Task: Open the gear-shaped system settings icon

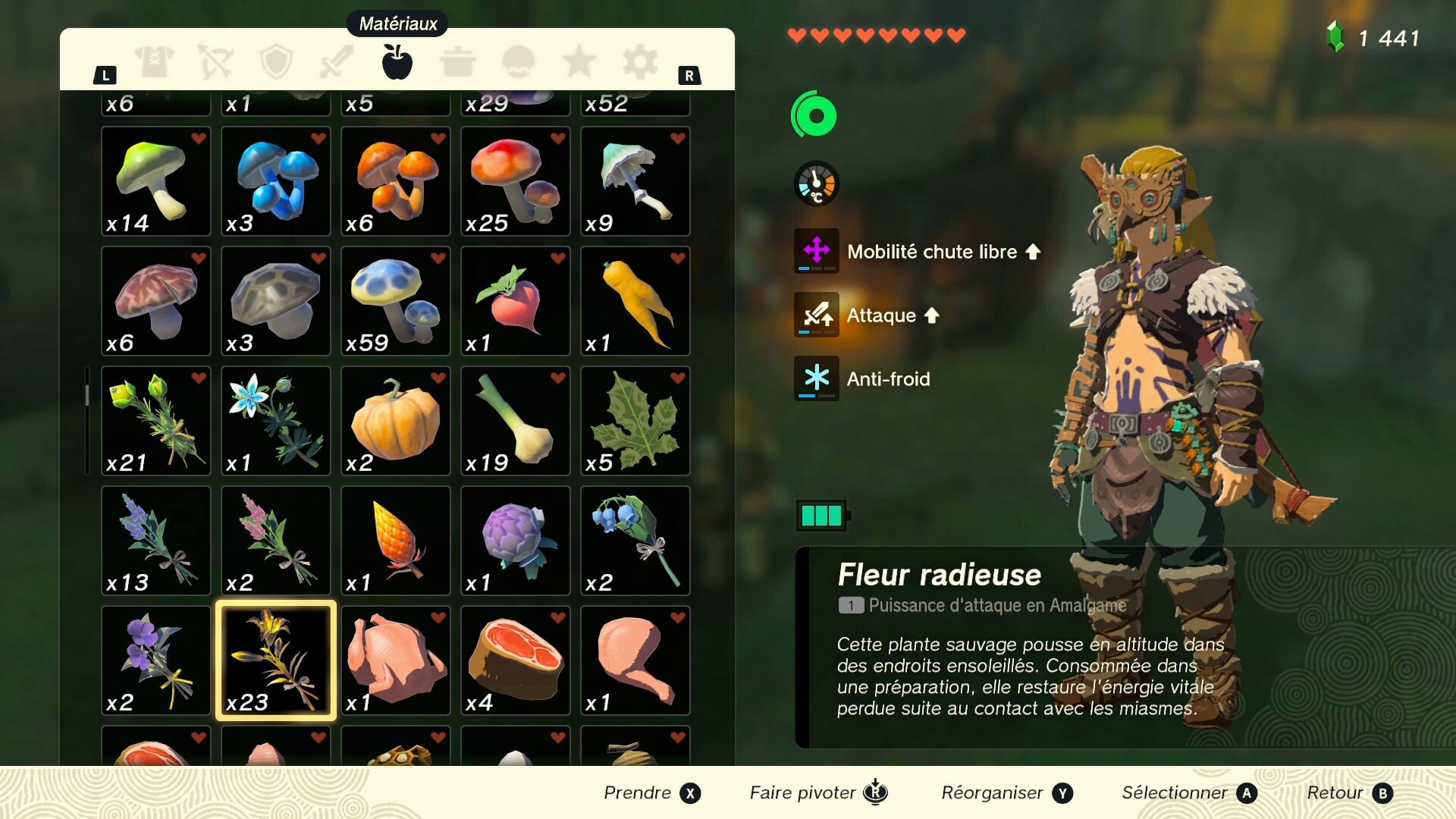Action: 638,62
